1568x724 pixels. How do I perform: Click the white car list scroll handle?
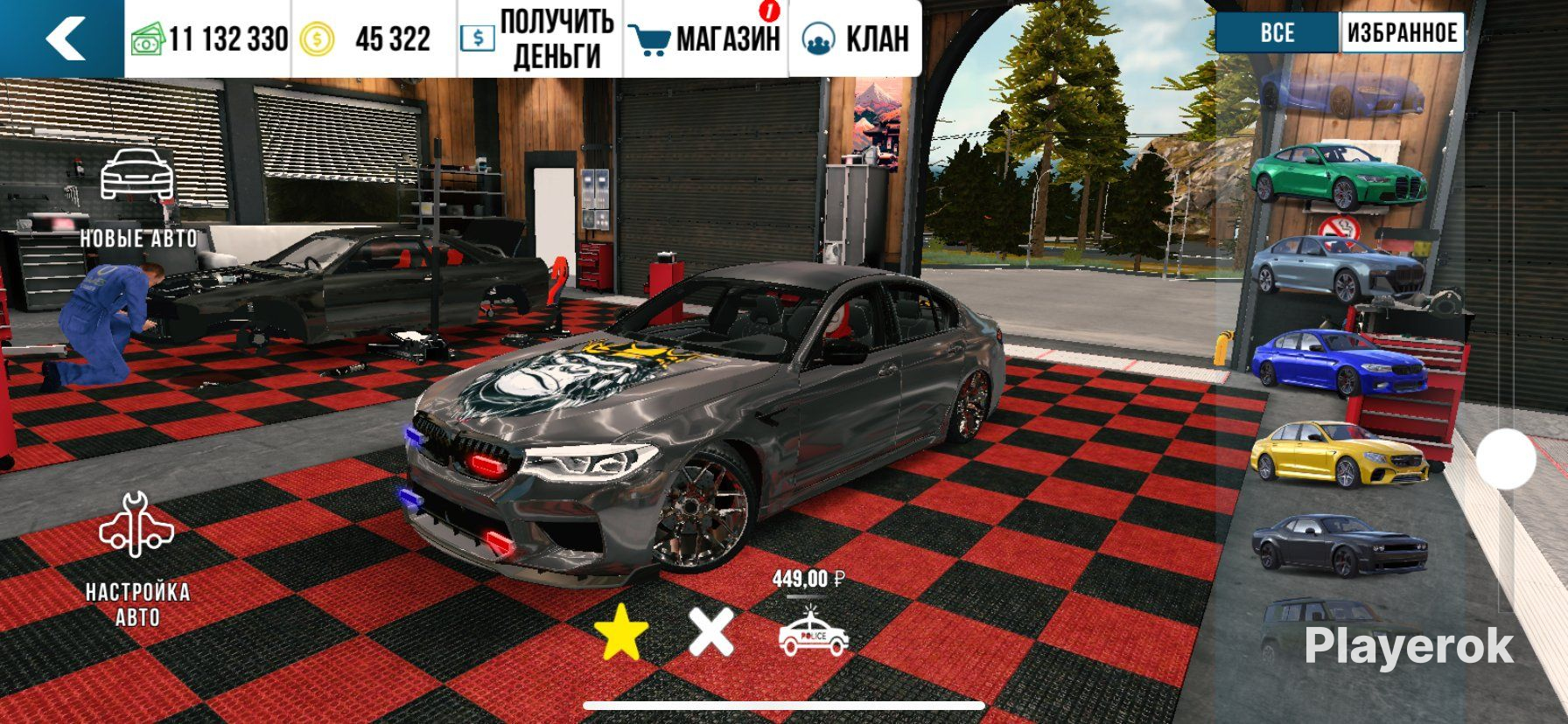pos(1506,458)
